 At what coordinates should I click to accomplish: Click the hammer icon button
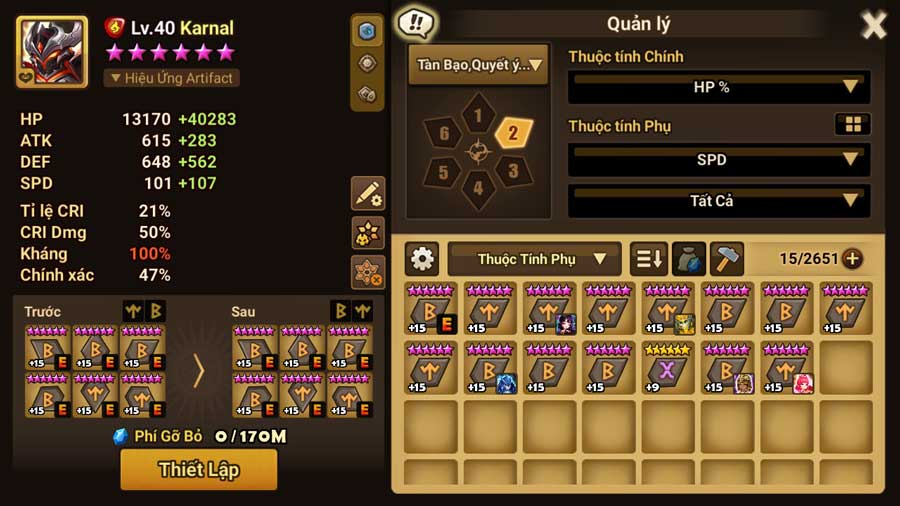727,259
